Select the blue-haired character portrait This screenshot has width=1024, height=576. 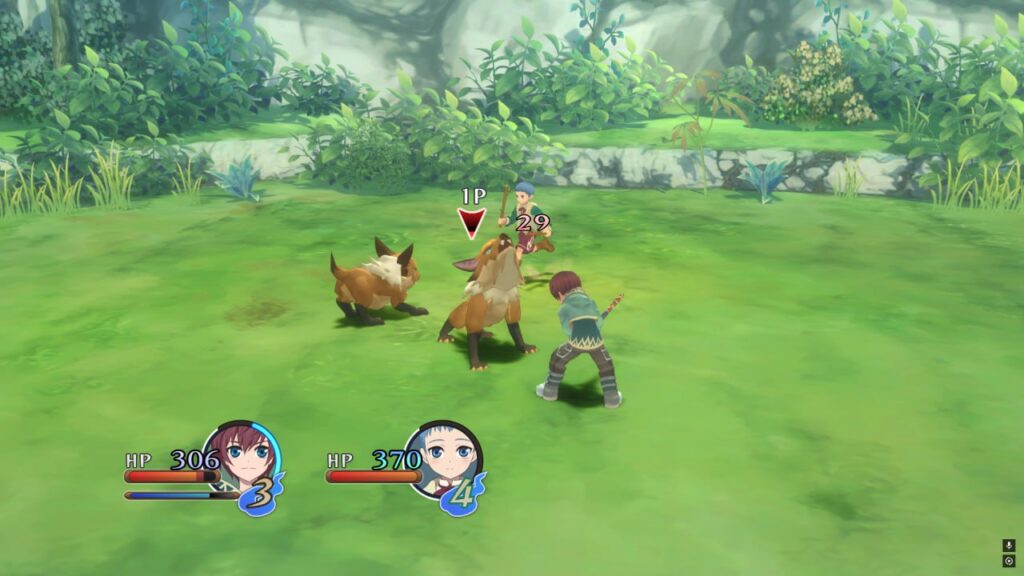pos(443,458)
